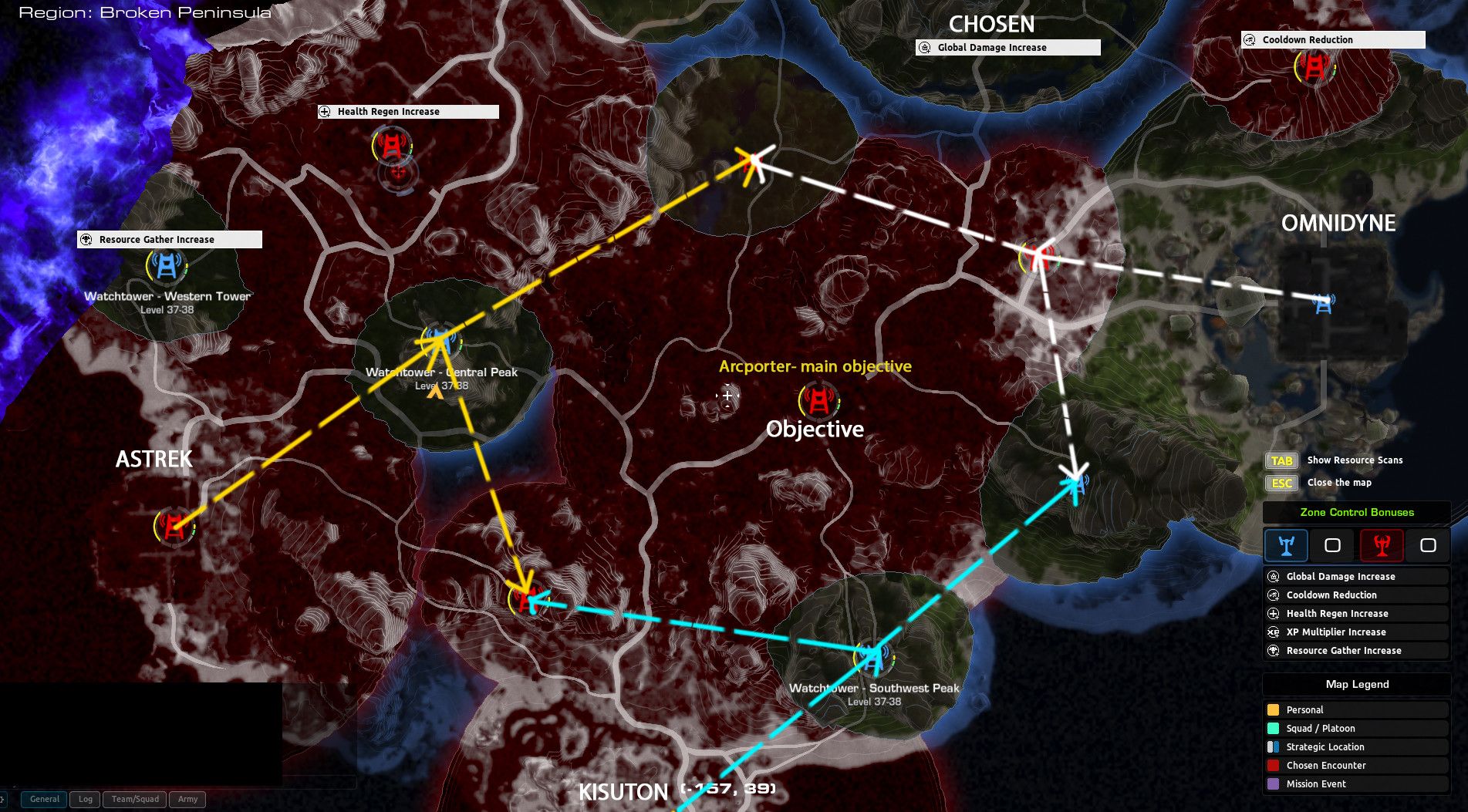Click the white crosshair player position marker
This screenshot has height=812, width=1468.
(x=726, y=396)
